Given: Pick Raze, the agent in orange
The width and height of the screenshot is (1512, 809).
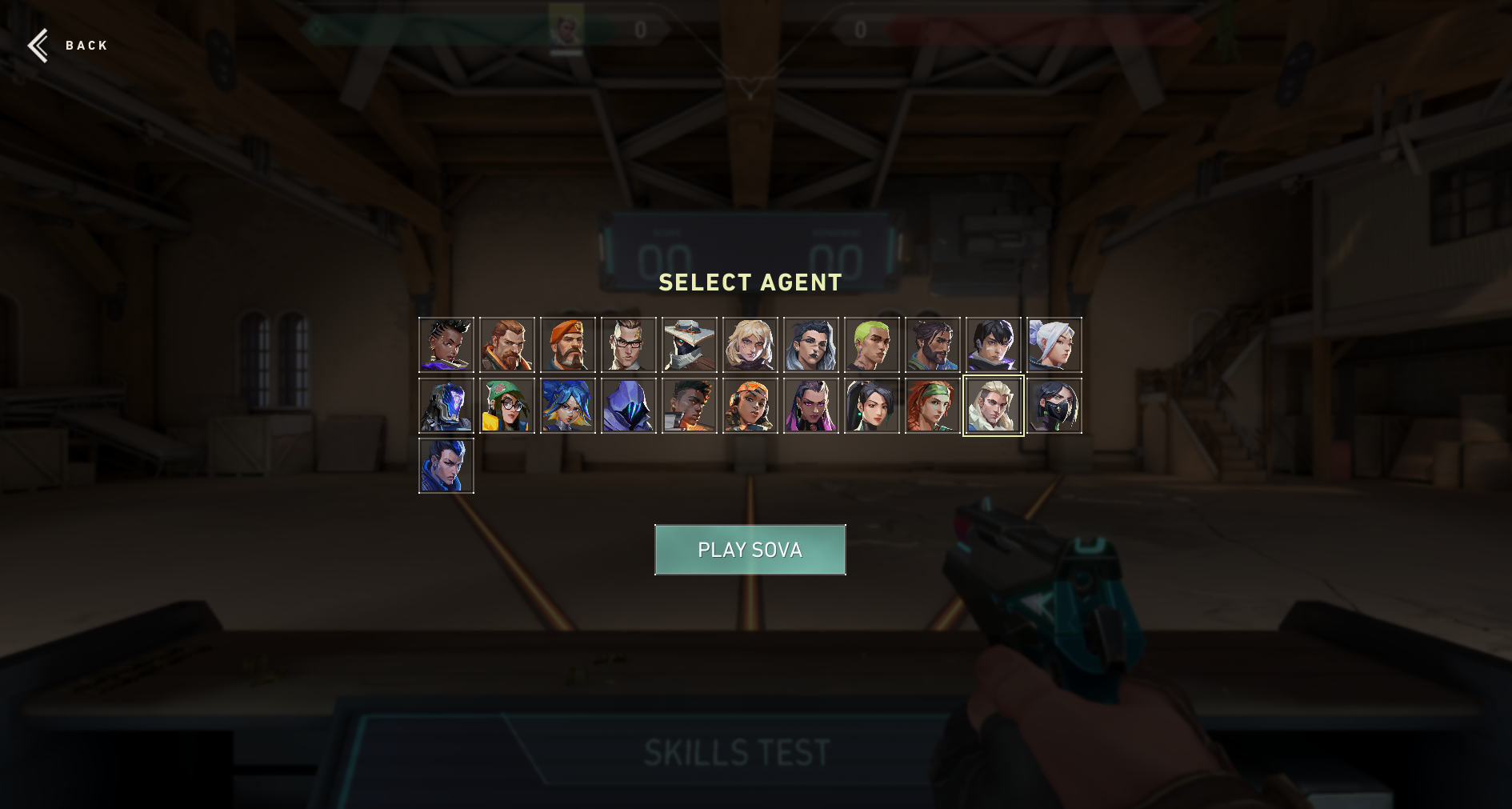Looking at the screenshot, I should point(751,407).
